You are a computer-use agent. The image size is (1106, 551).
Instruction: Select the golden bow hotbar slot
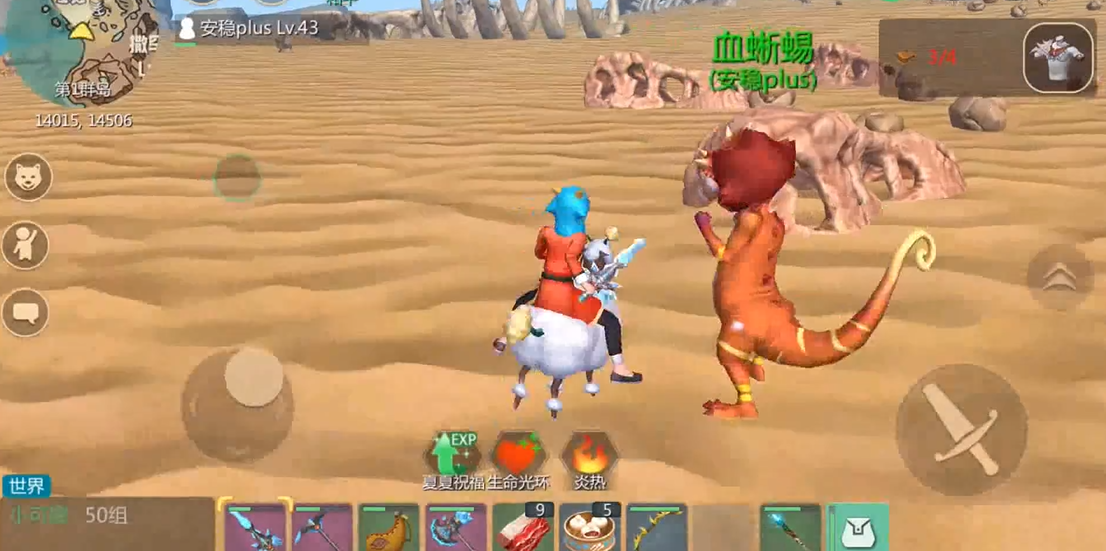pos(656,527)
